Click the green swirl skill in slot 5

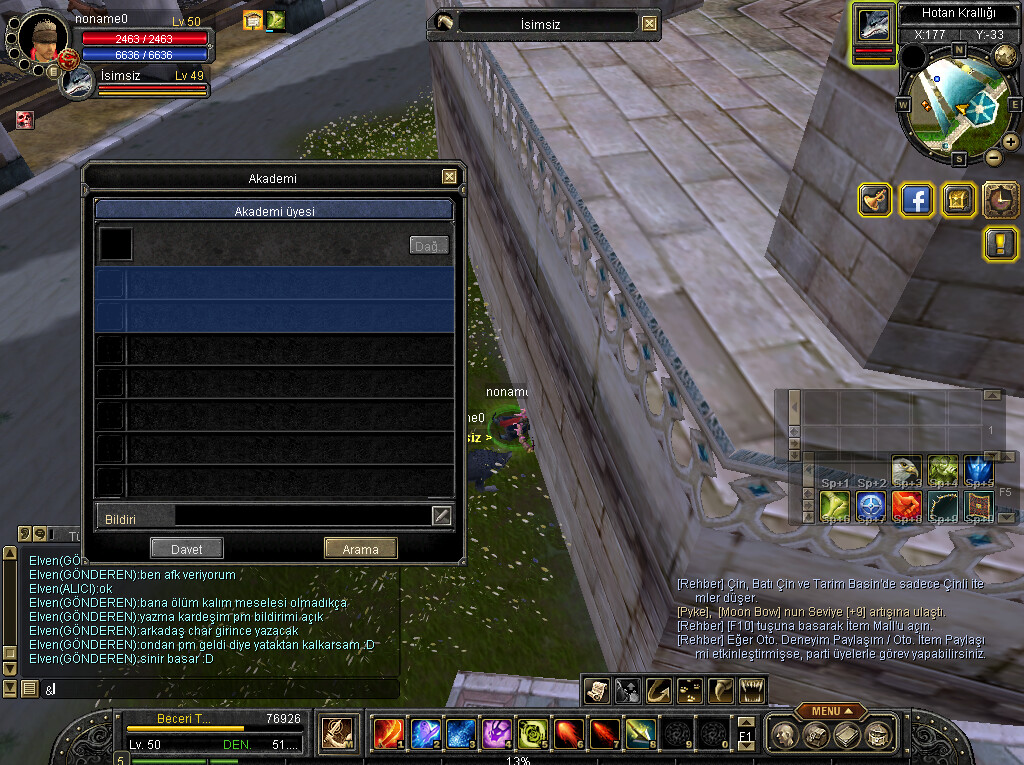tap(532, 733)
